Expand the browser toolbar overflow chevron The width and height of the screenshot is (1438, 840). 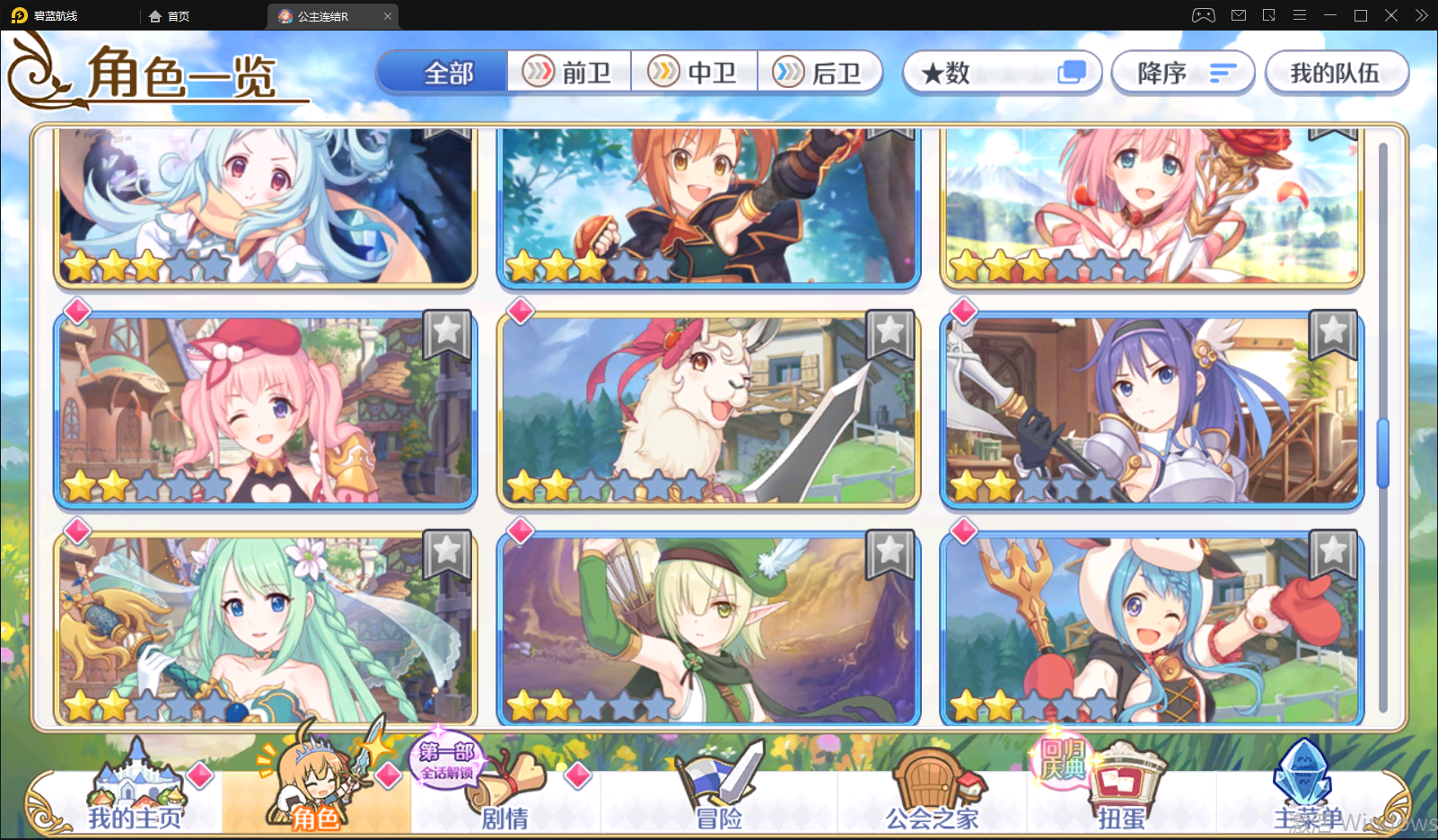pyautogui.click(x=1421, y=15)
